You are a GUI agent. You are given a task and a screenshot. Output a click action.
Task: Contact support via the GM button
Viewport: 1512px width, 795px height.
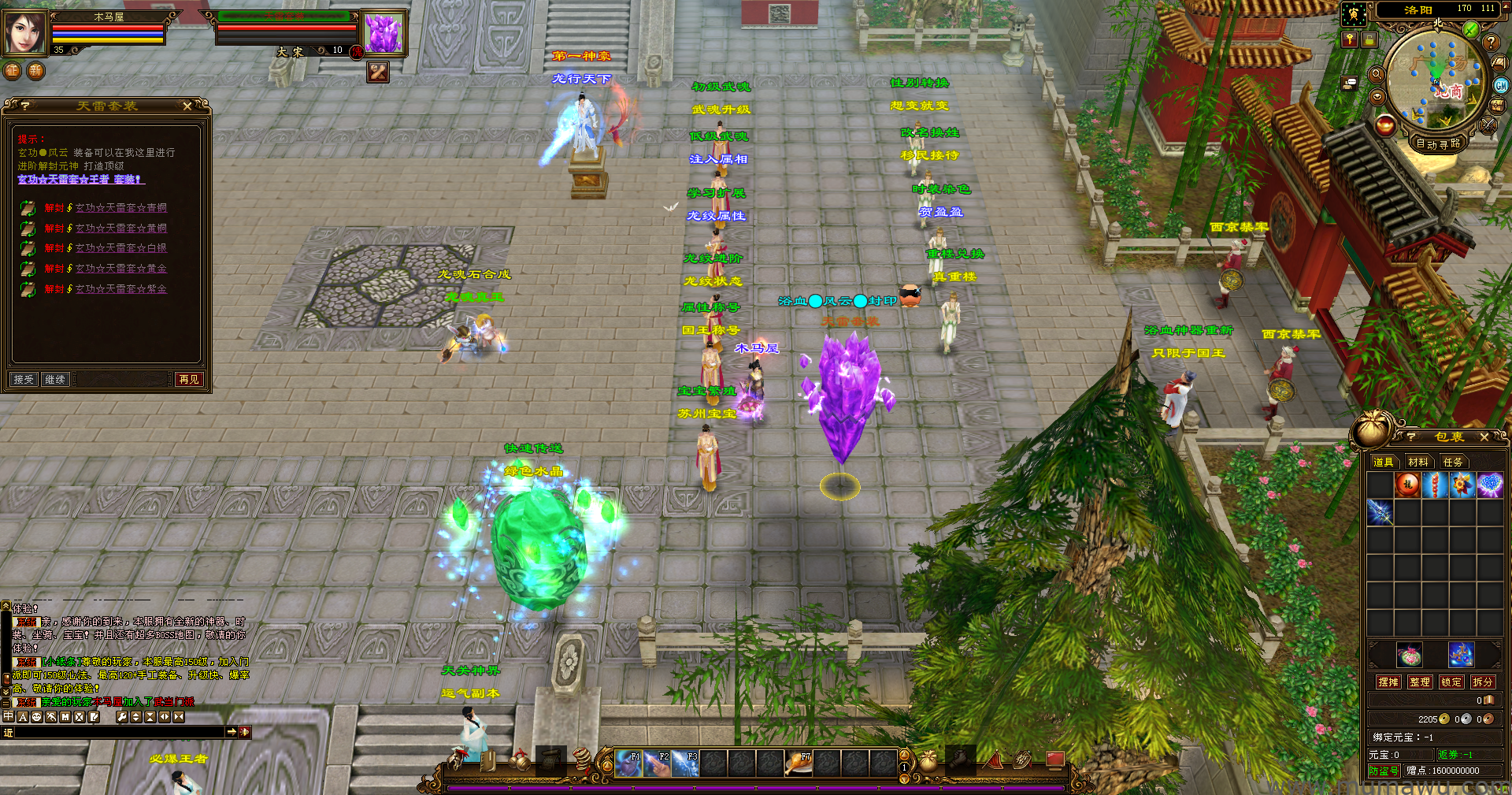coord(1500,86)
